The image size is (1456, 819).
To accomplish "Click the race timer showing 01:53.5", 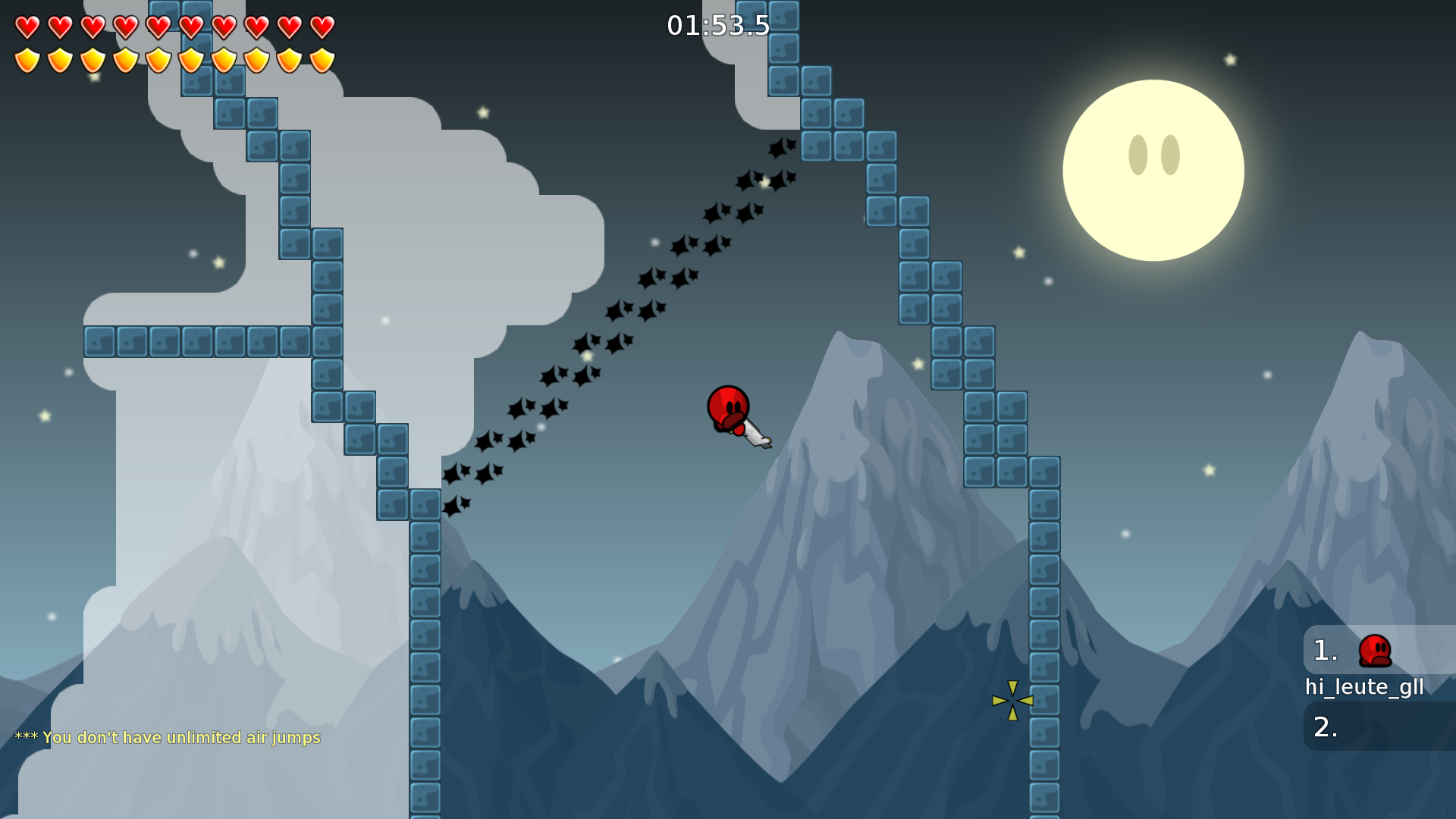I will click(717, 26).
